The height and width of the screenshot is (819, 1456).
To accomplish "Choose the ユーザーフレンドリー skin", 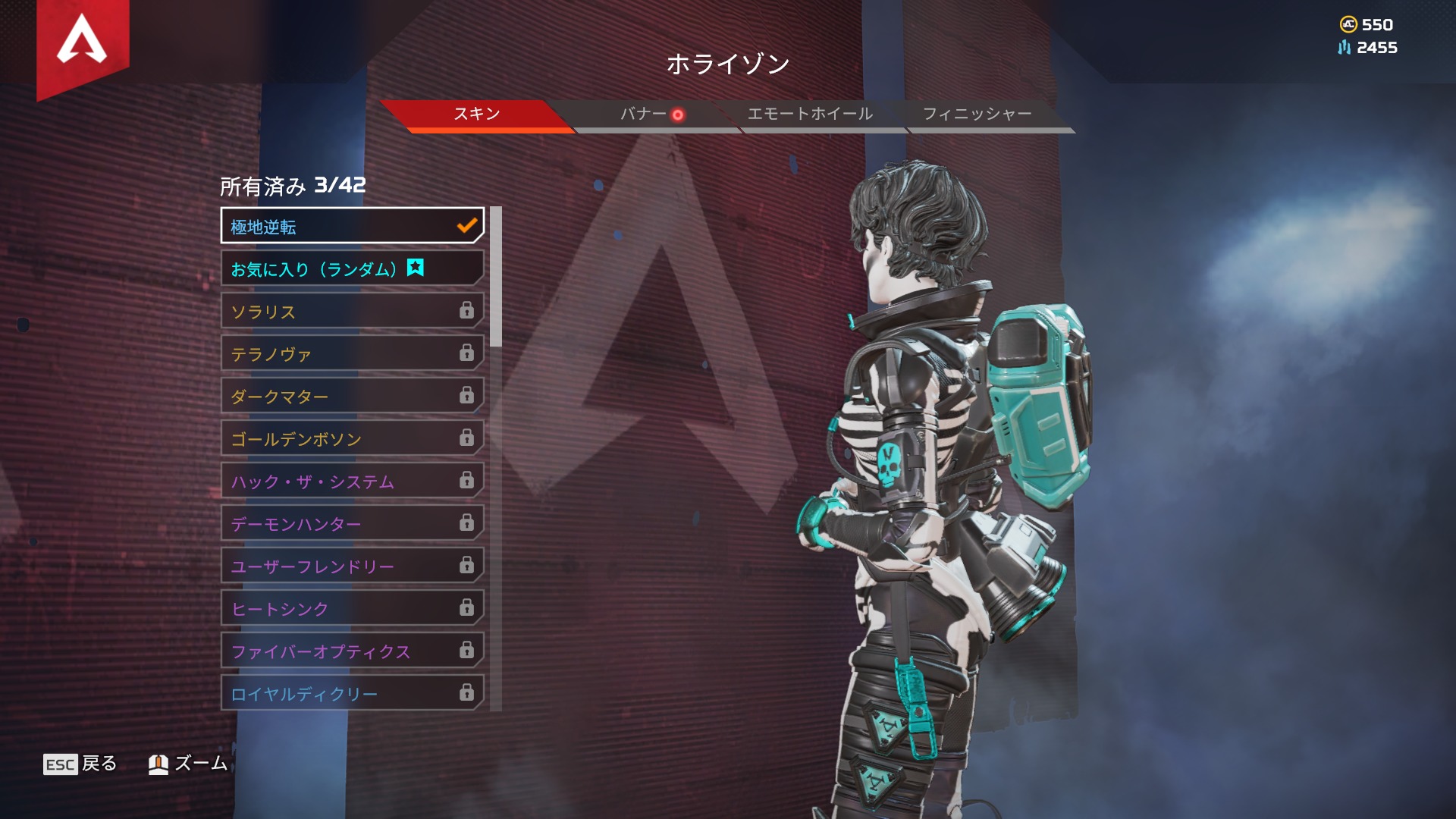I will pyautogui.click(x=352, y=566).
